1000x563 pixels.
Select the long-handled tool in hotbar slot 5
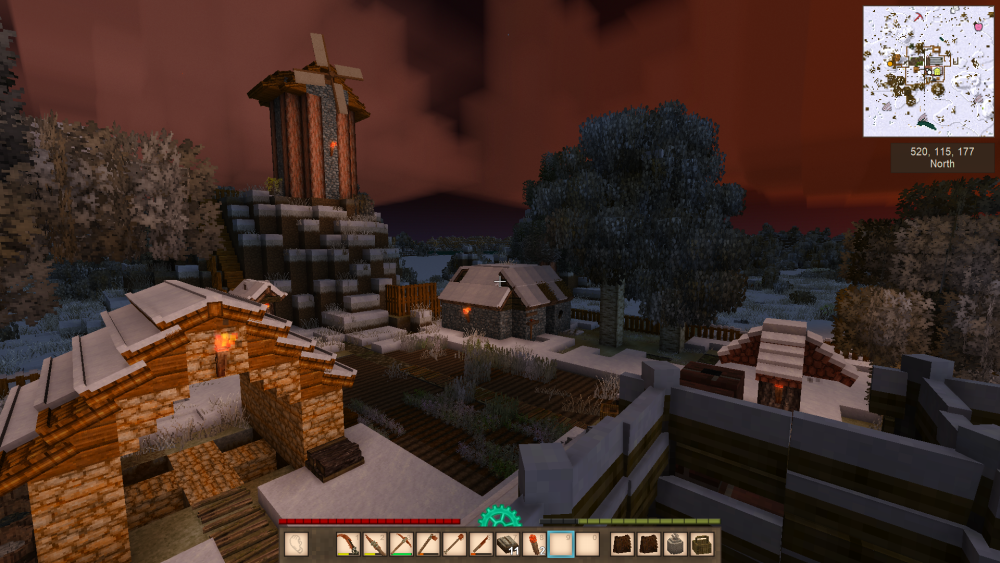click(x=454, y=544)
